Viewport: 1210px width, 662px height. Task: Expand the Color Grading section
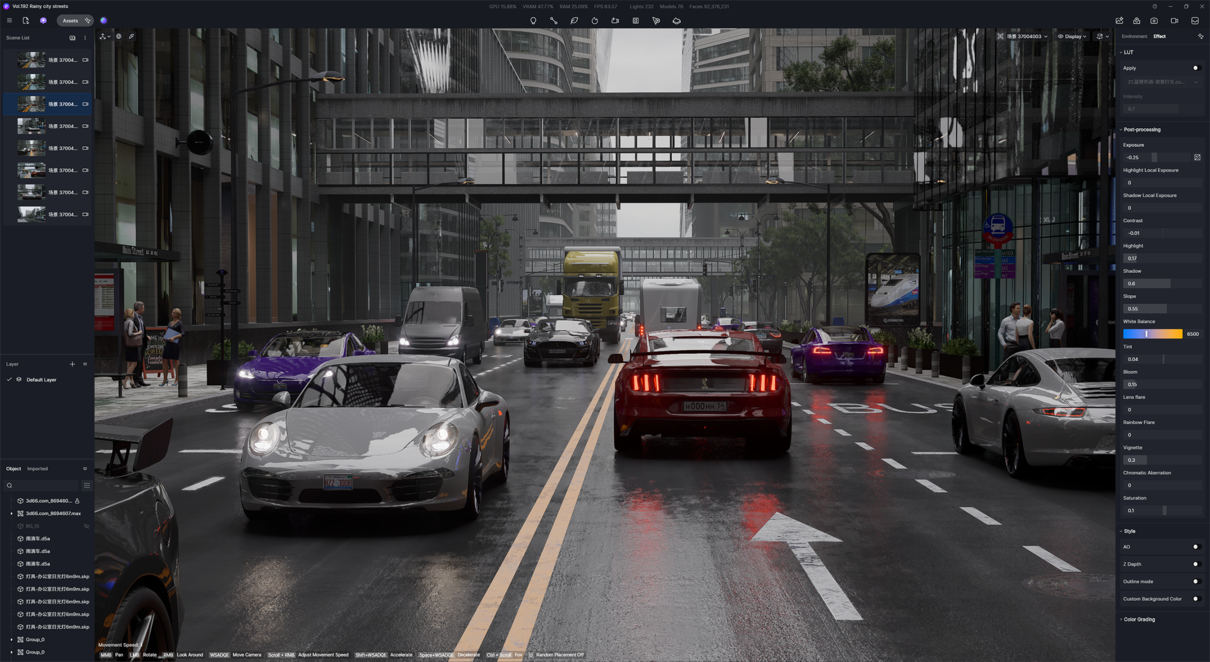tap(1139, 620)
